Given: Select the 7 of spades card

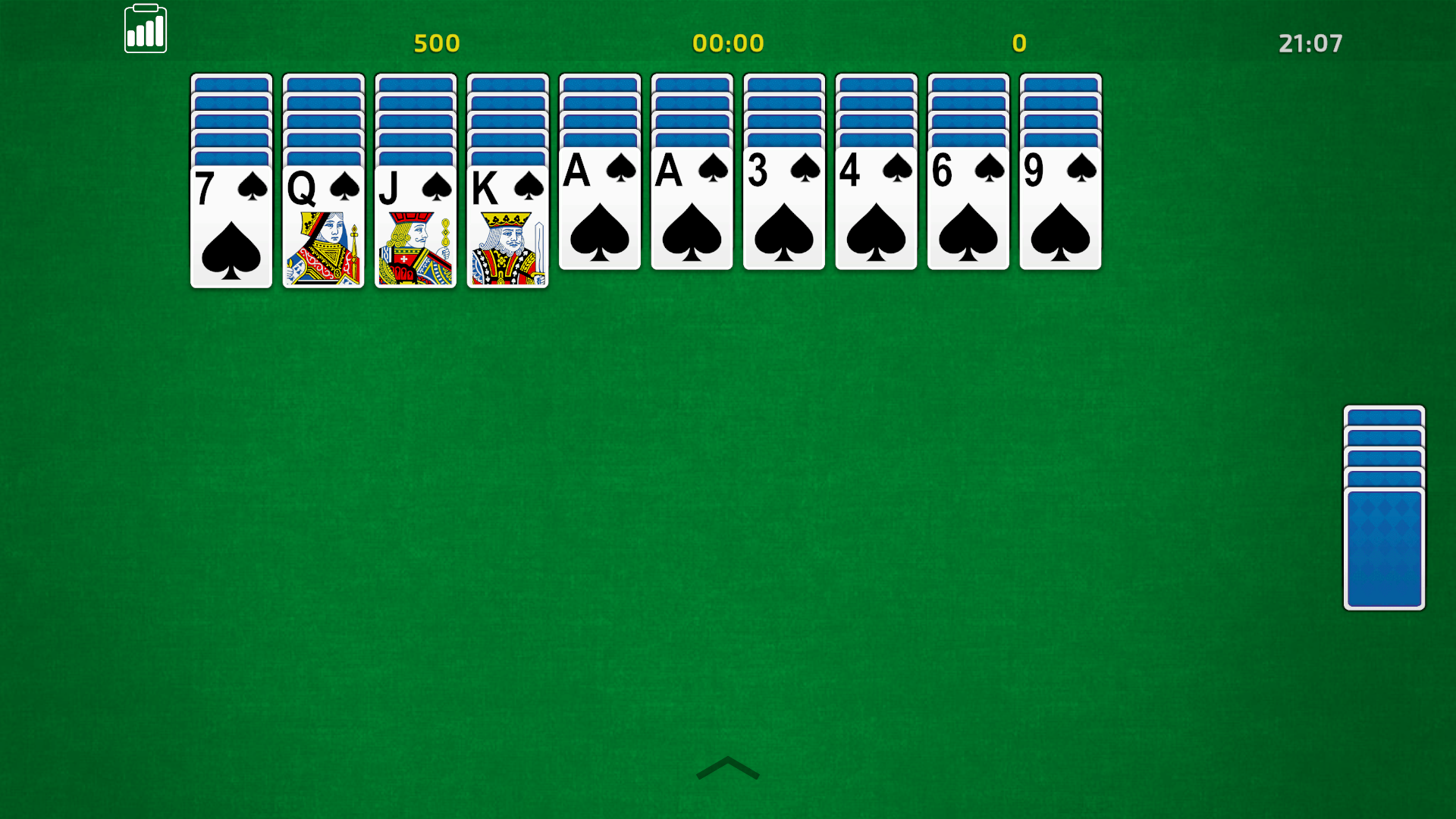Looking at the screenshot, I should [231, 227].
